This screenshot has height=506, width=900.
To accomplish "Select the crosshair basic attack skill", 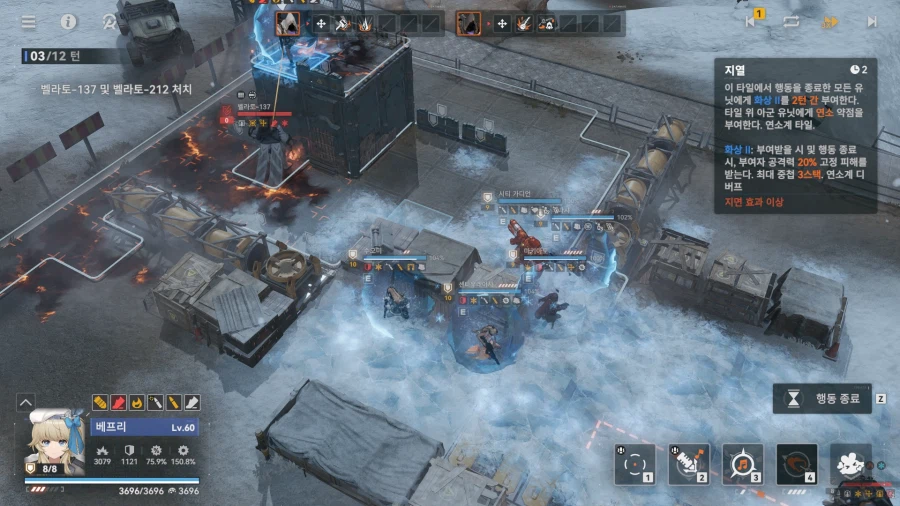I will coord(634,464).
